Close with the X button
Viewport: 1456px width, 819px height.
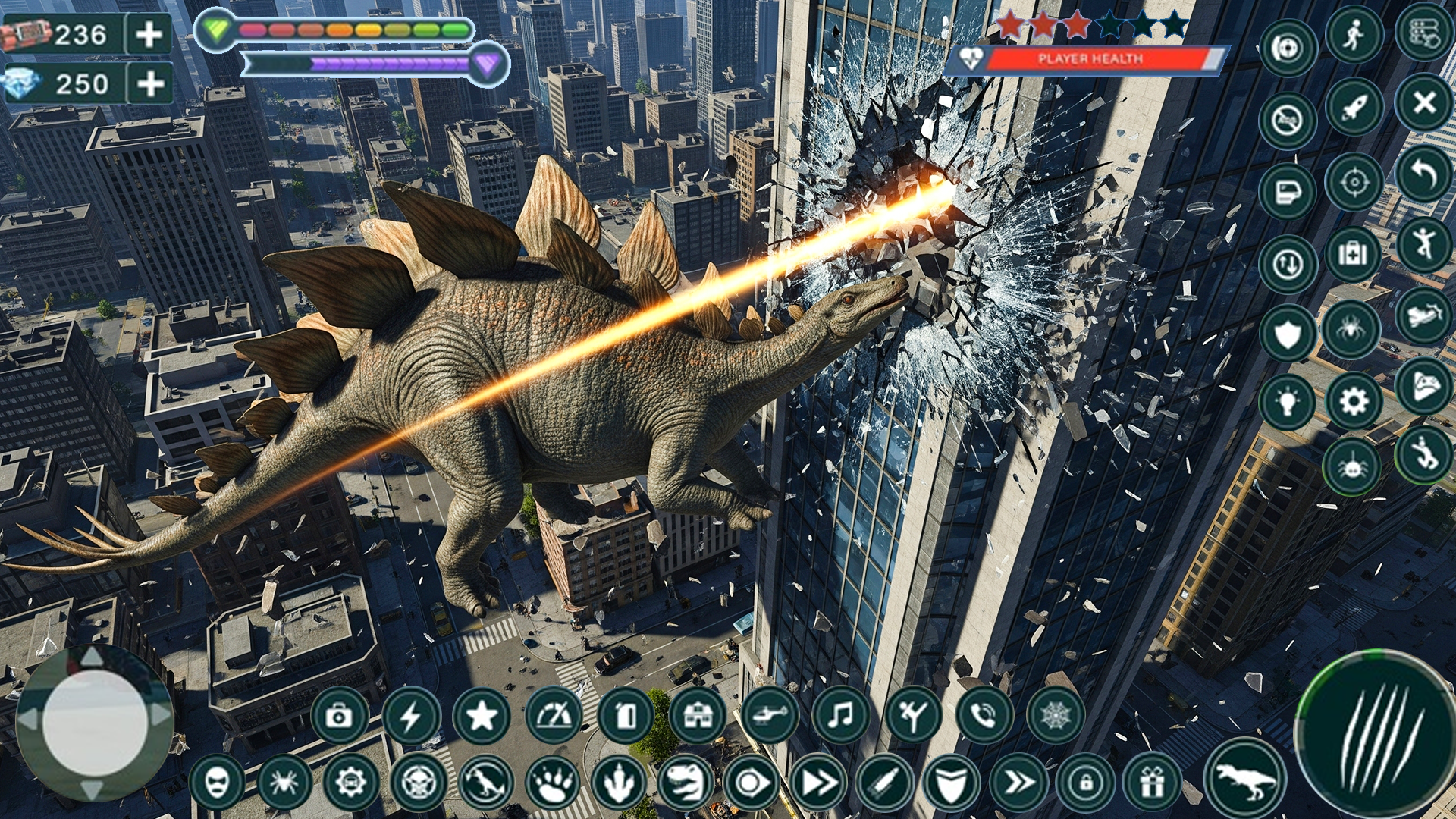pos(1424,102)
